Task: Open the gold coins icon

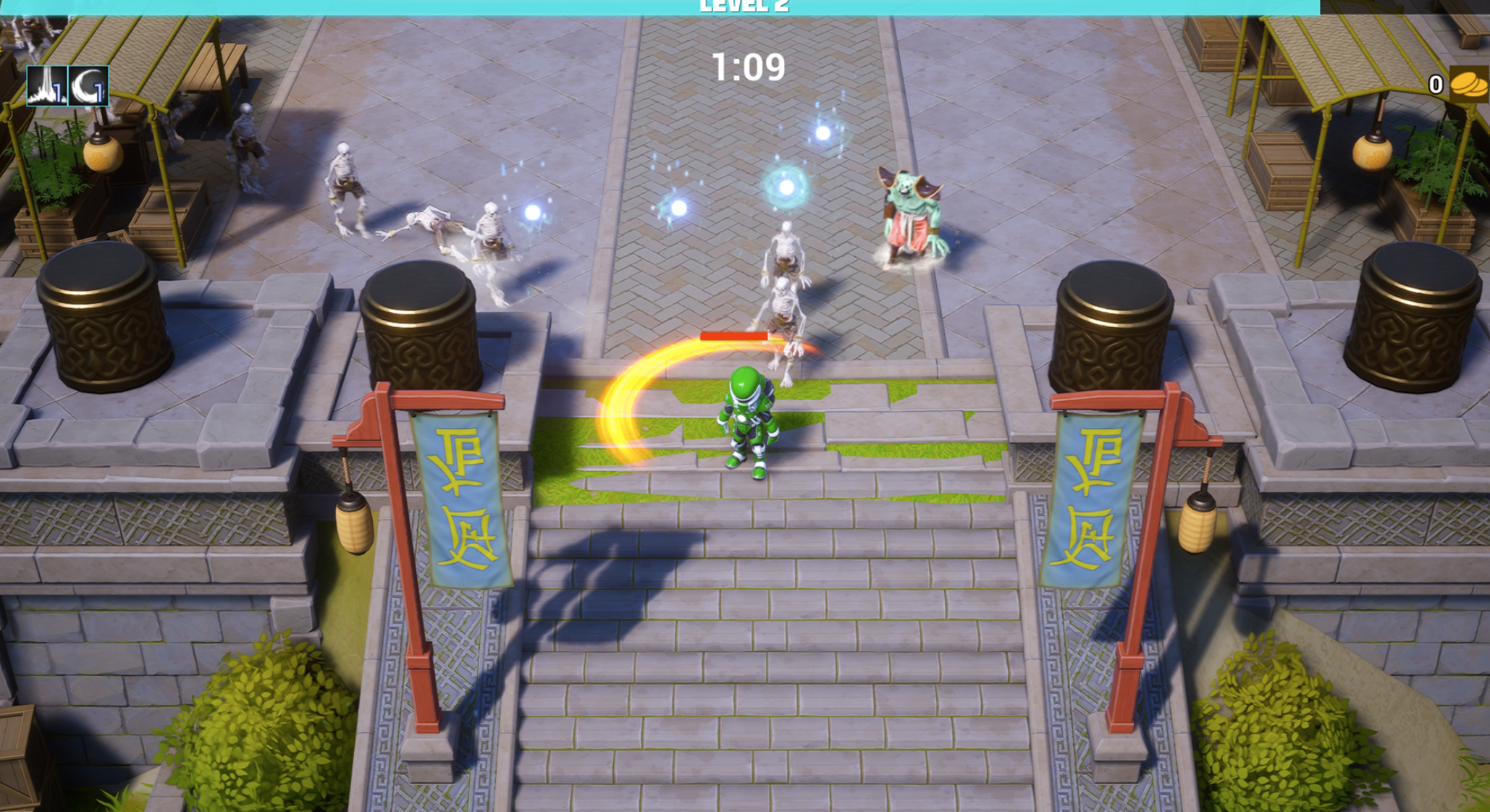Action: [1468, 85]
